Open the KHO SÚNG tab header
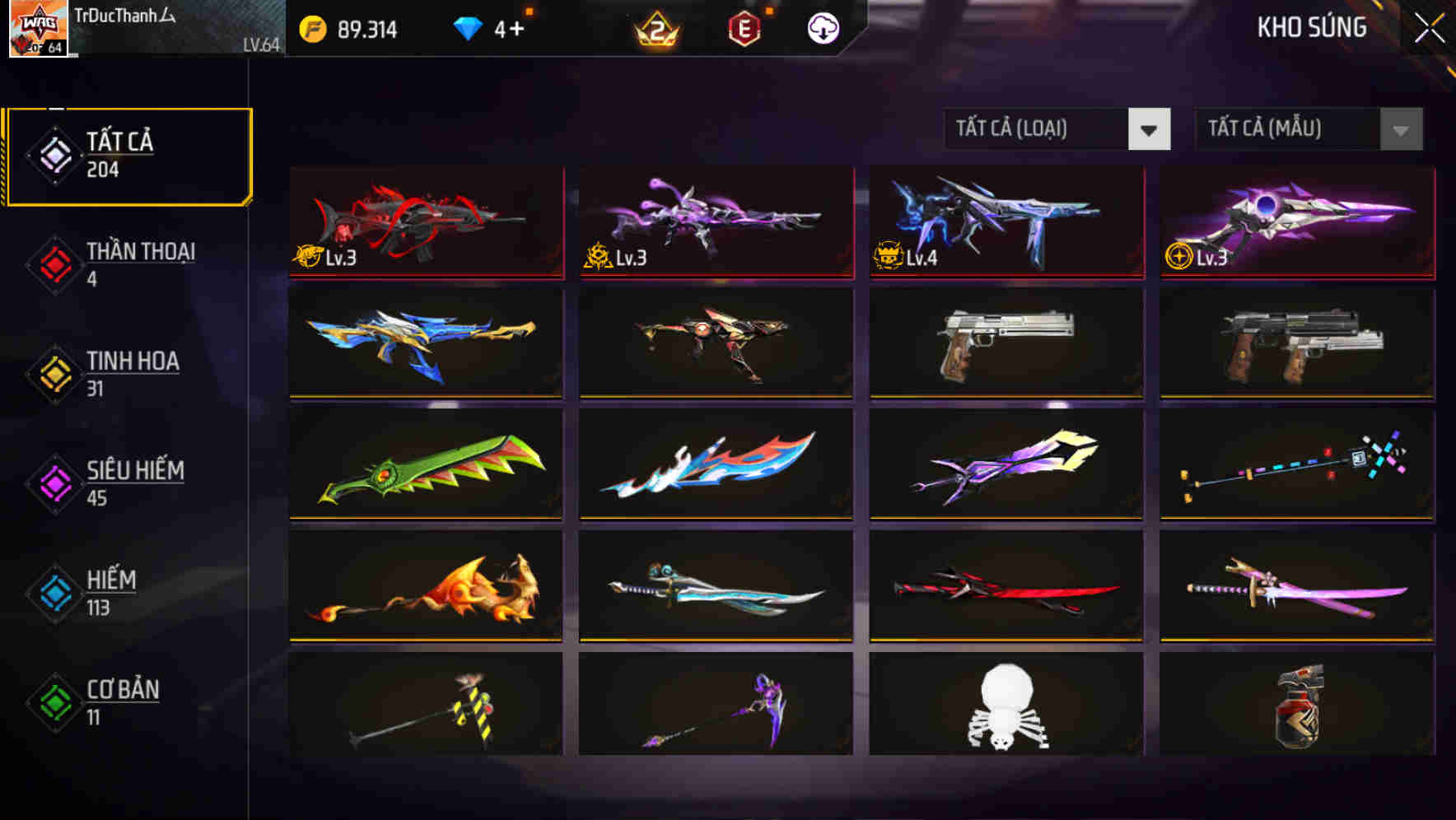 [1311, 28]
